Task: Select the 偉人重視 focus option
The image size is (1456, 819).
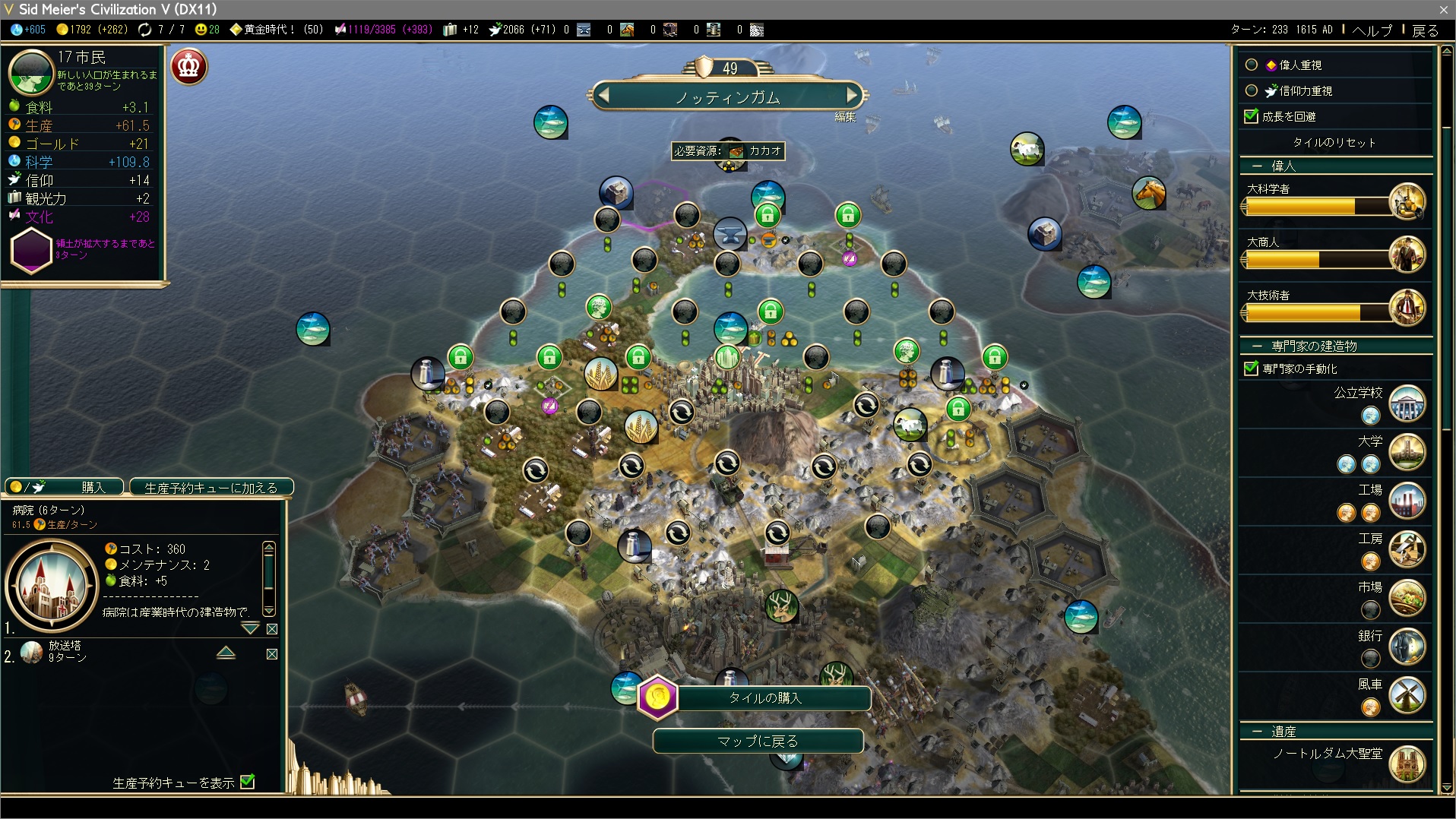Action: pos(1252,65)
